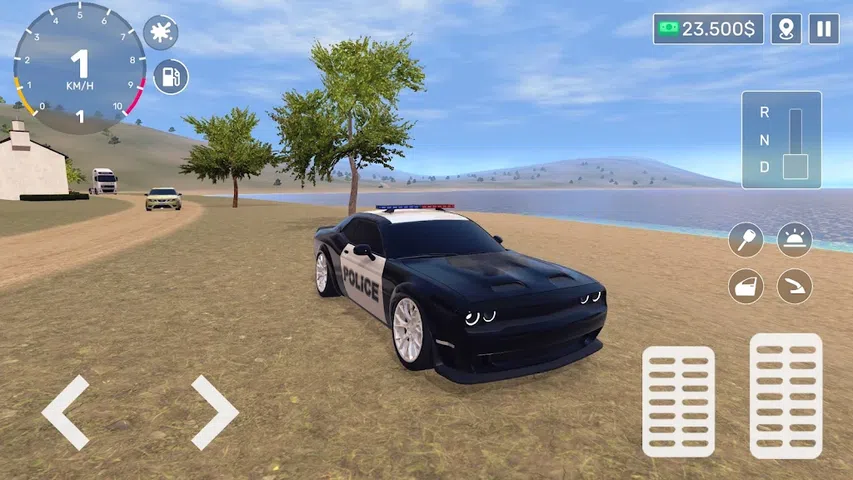
Task: Click the gear shifter lever
Action: [x=795, y=165]
